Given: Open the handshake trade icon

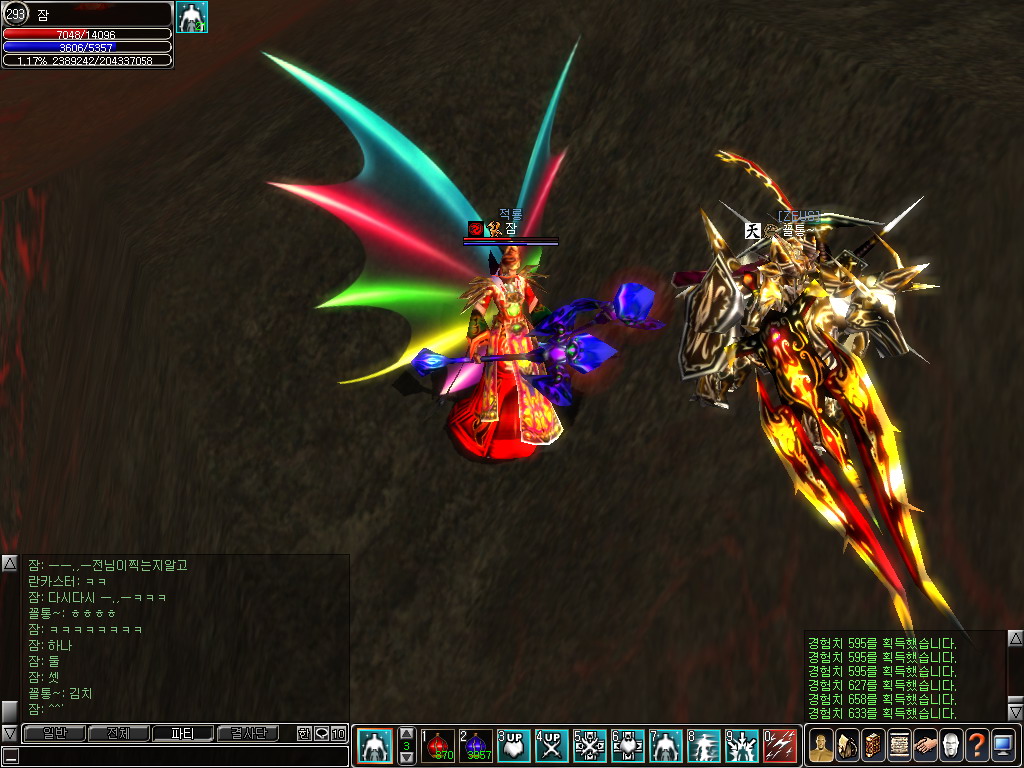Looking at the screenshot, I should 925,745.
